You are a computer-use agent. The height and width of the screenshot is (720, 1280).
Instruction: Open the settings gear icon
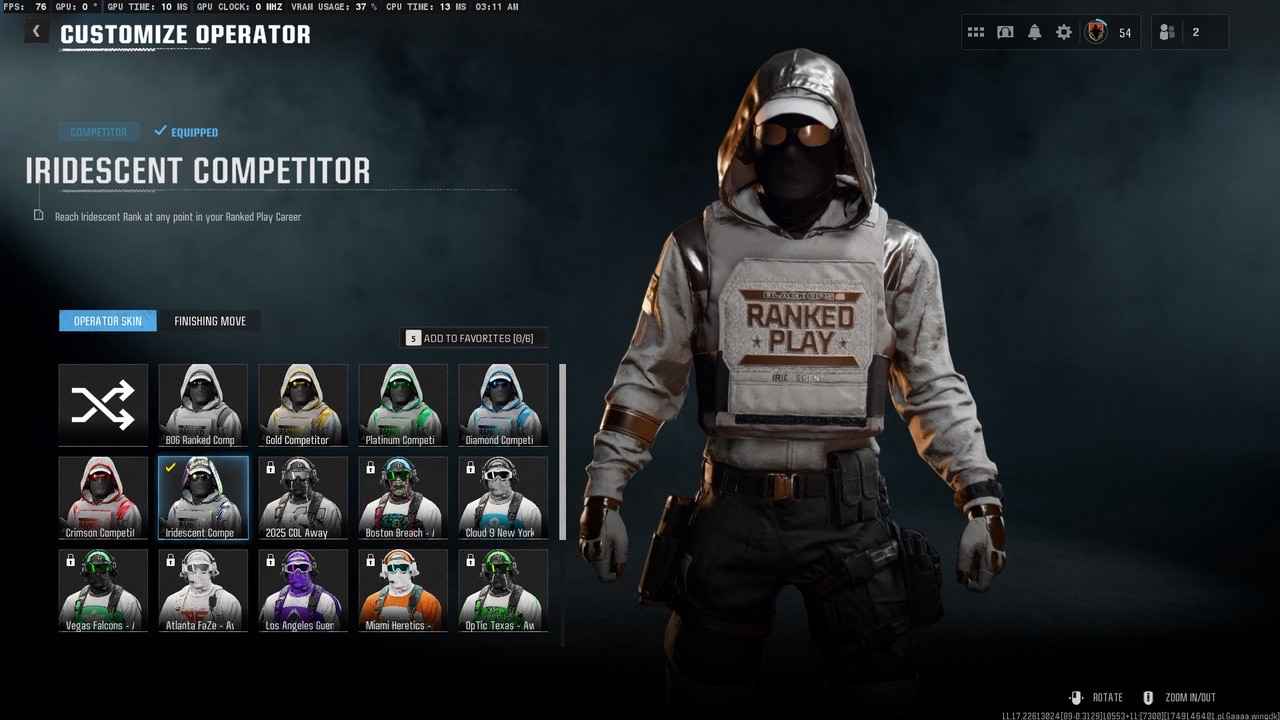1063,31
